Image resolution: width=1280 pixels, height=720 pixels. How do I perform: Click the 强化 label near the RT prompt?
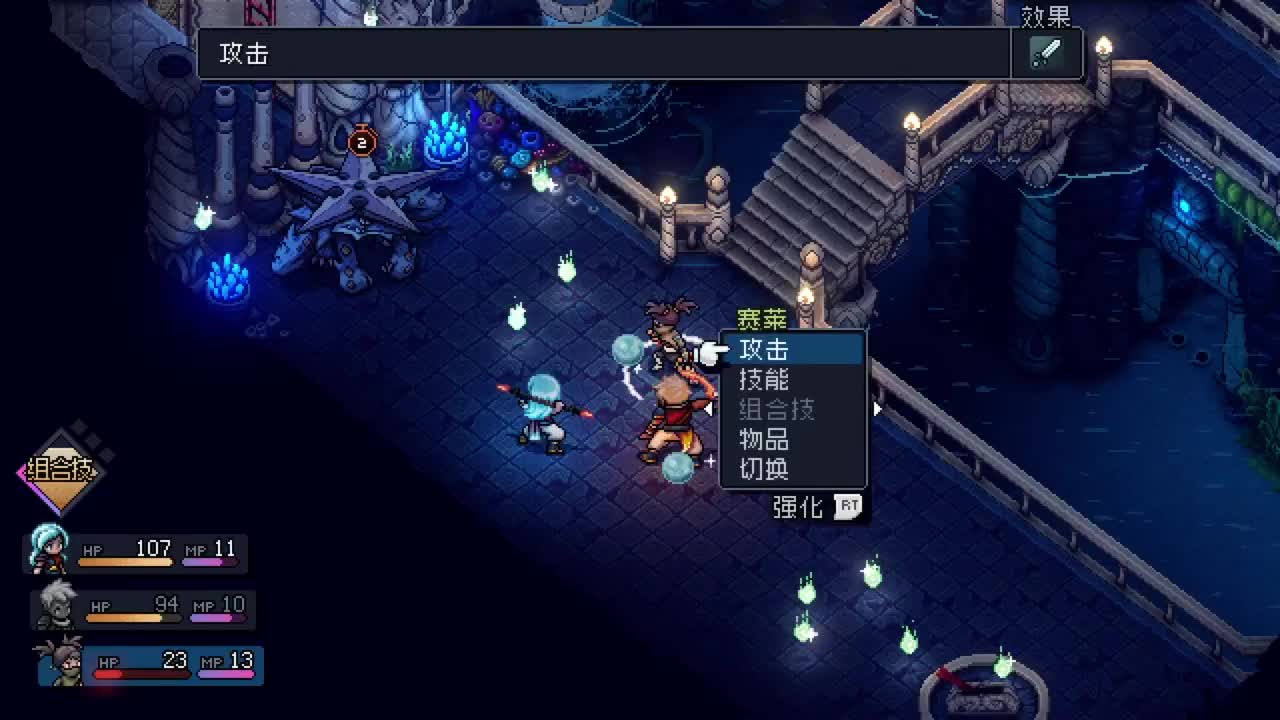(x=796, y=507)
